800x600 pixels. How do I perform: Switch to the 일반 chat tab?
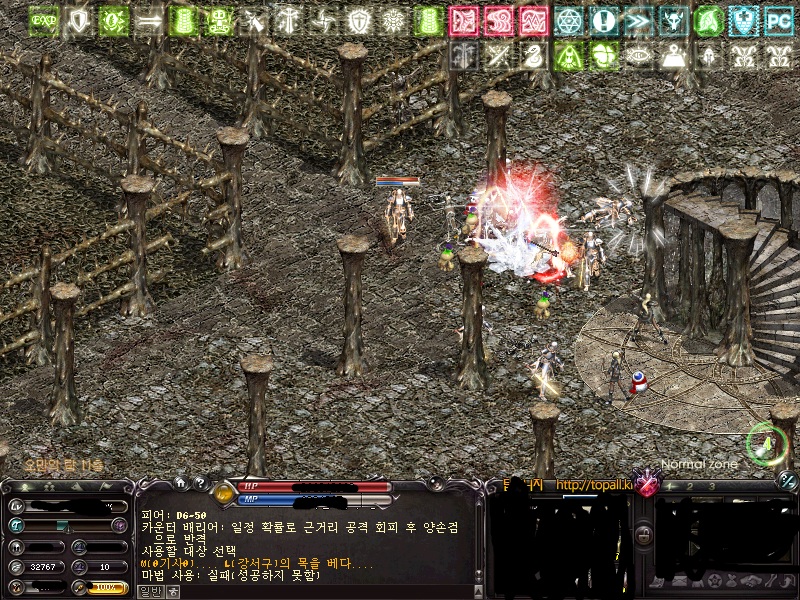point(149,591)
